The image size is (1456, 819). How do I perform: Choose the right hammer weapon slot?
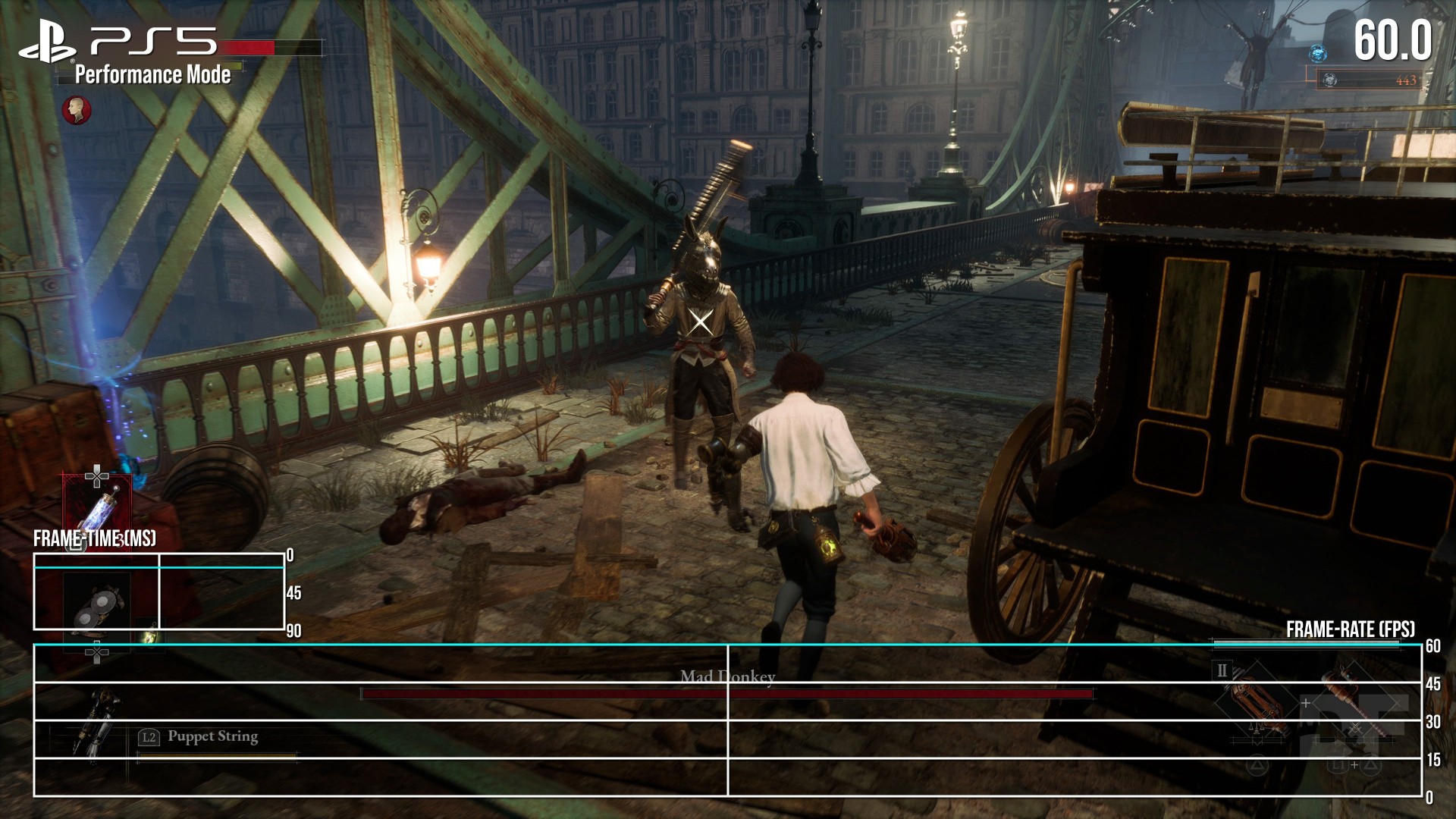tap(1355, 701)
